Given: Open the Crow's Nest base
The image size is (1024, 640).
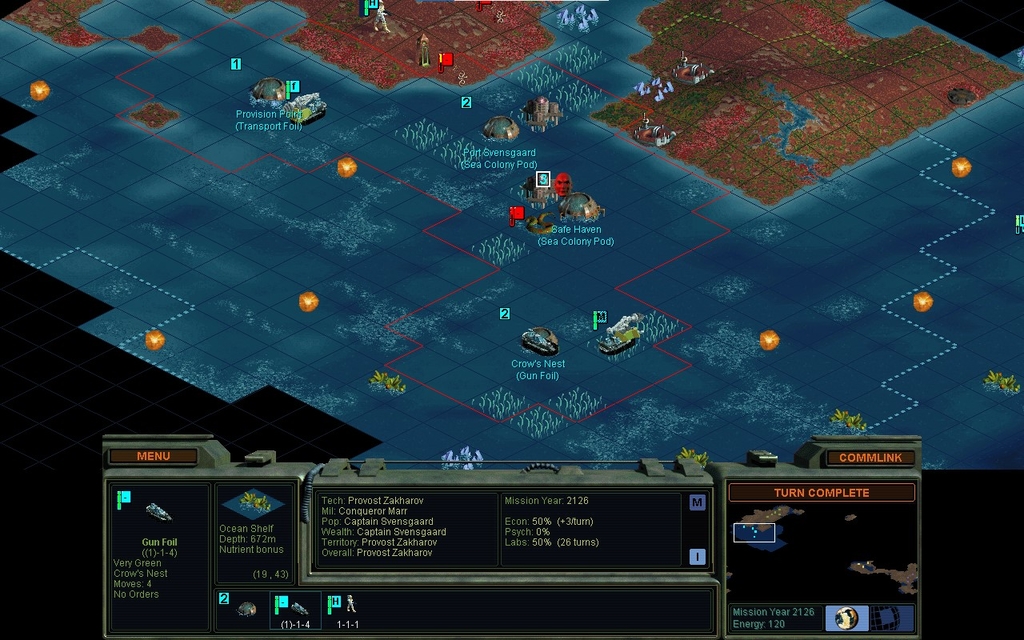Looking at the screenshot, I should (539, 341).
